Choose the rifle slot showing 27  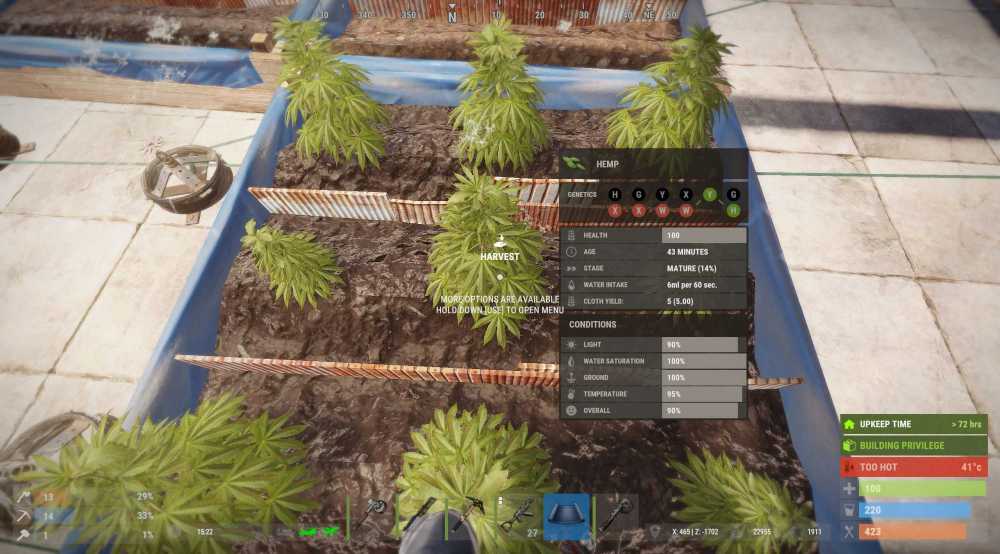point(516,516)
